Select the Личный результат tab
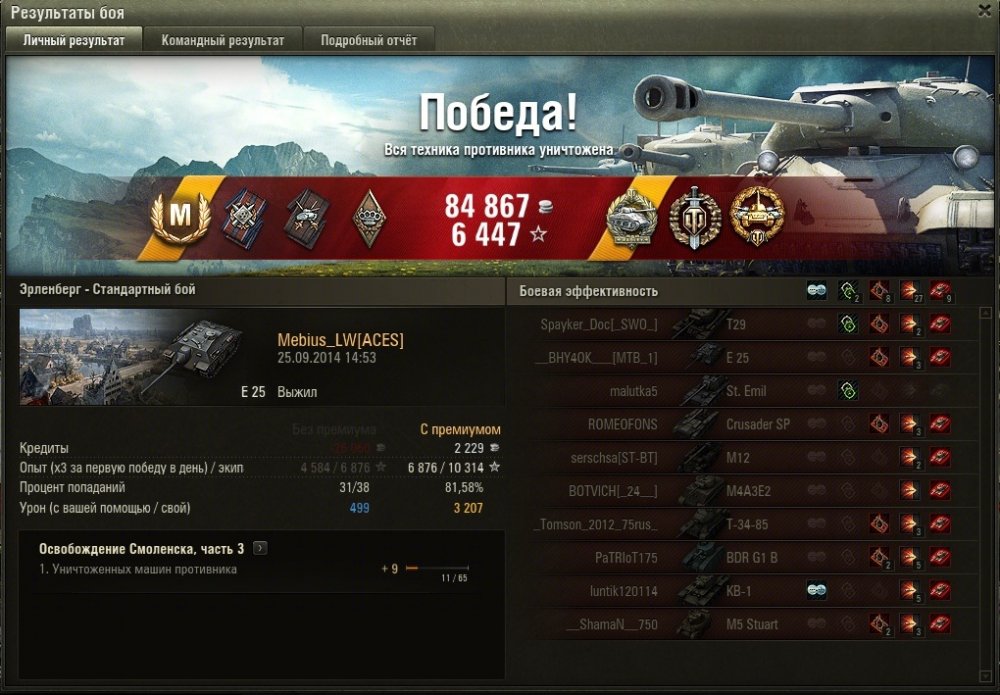This screenshot has width=1000, height=695. coord(74,40)
